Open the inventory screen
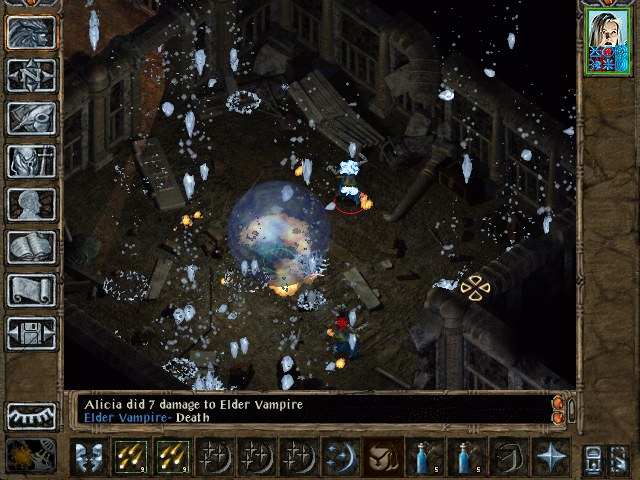The image size is (640, 480). [31, 161]
